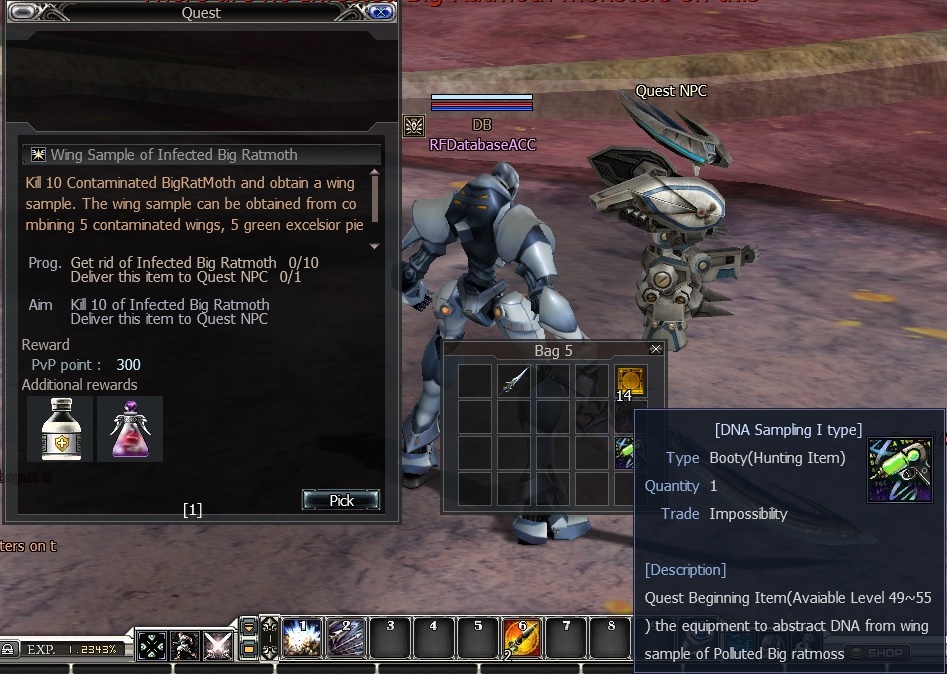The height and width of the screenshot is (674, 947).
Task: Click the character figure icon beside EXP bar
Action: (x=185, y=646)
